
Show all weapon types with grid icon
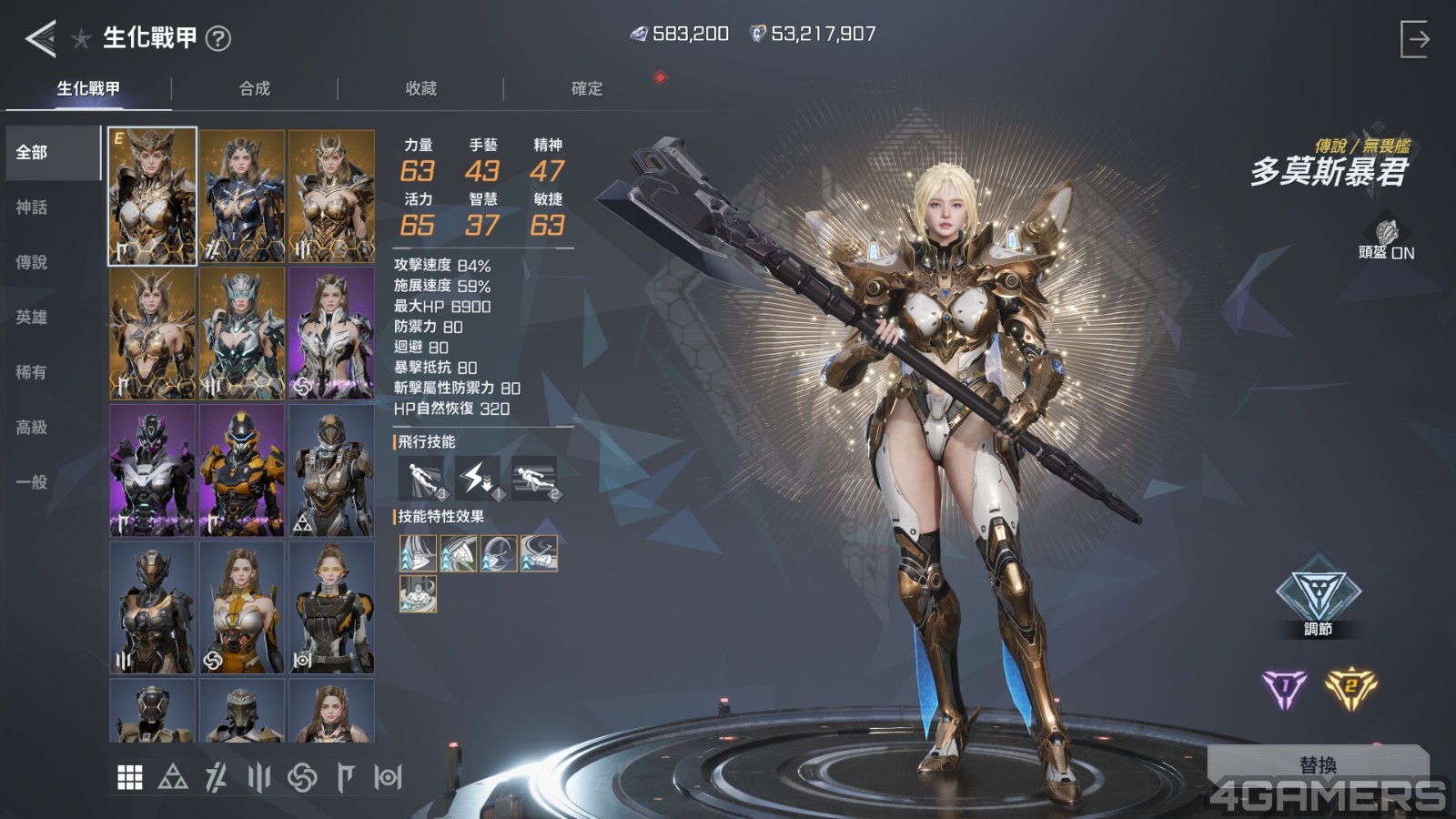(x=130, y=777)
